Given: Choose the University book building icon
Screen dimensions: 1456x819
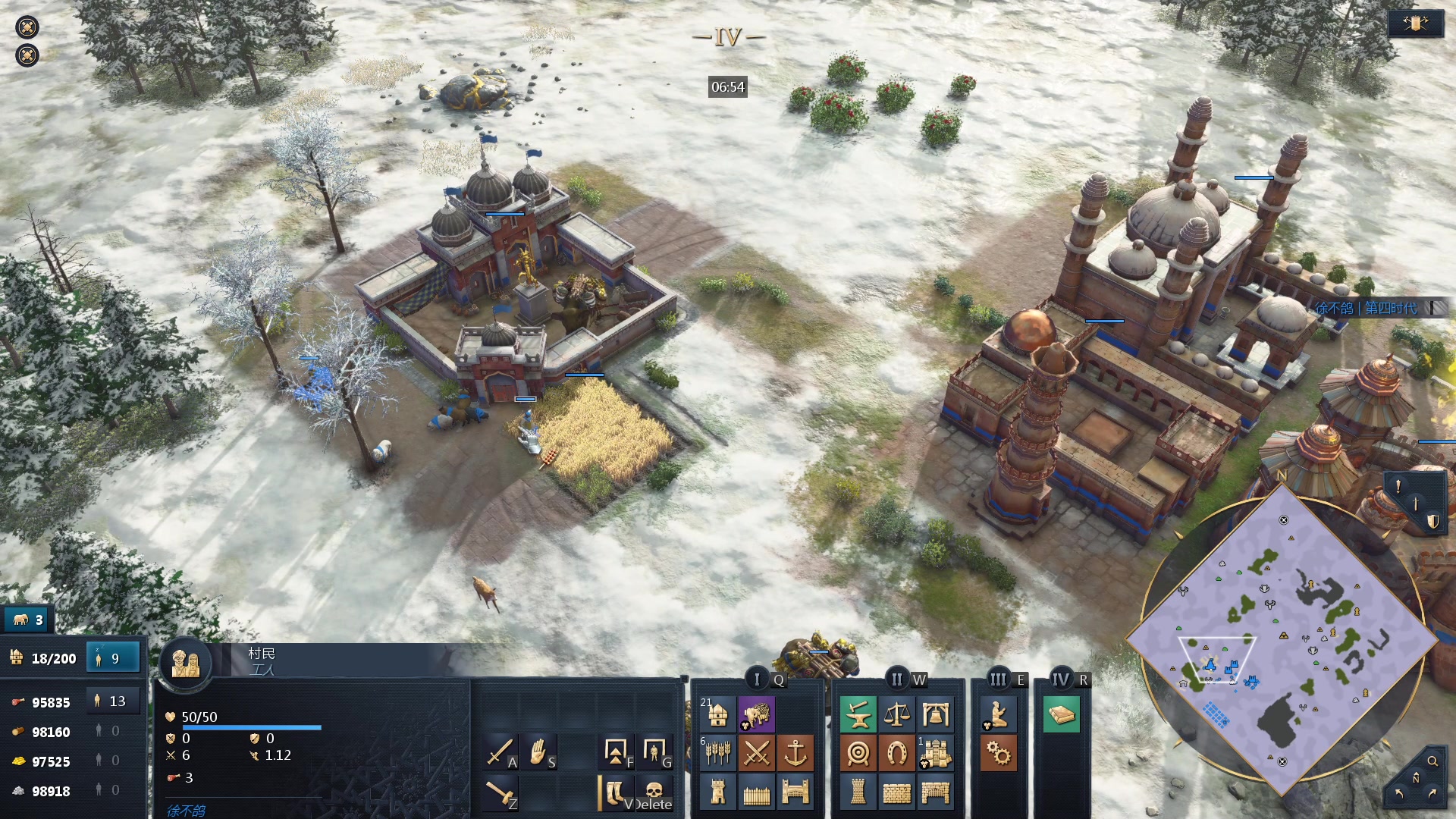Looking at the screenshot, I should (x=1061, y=714).
